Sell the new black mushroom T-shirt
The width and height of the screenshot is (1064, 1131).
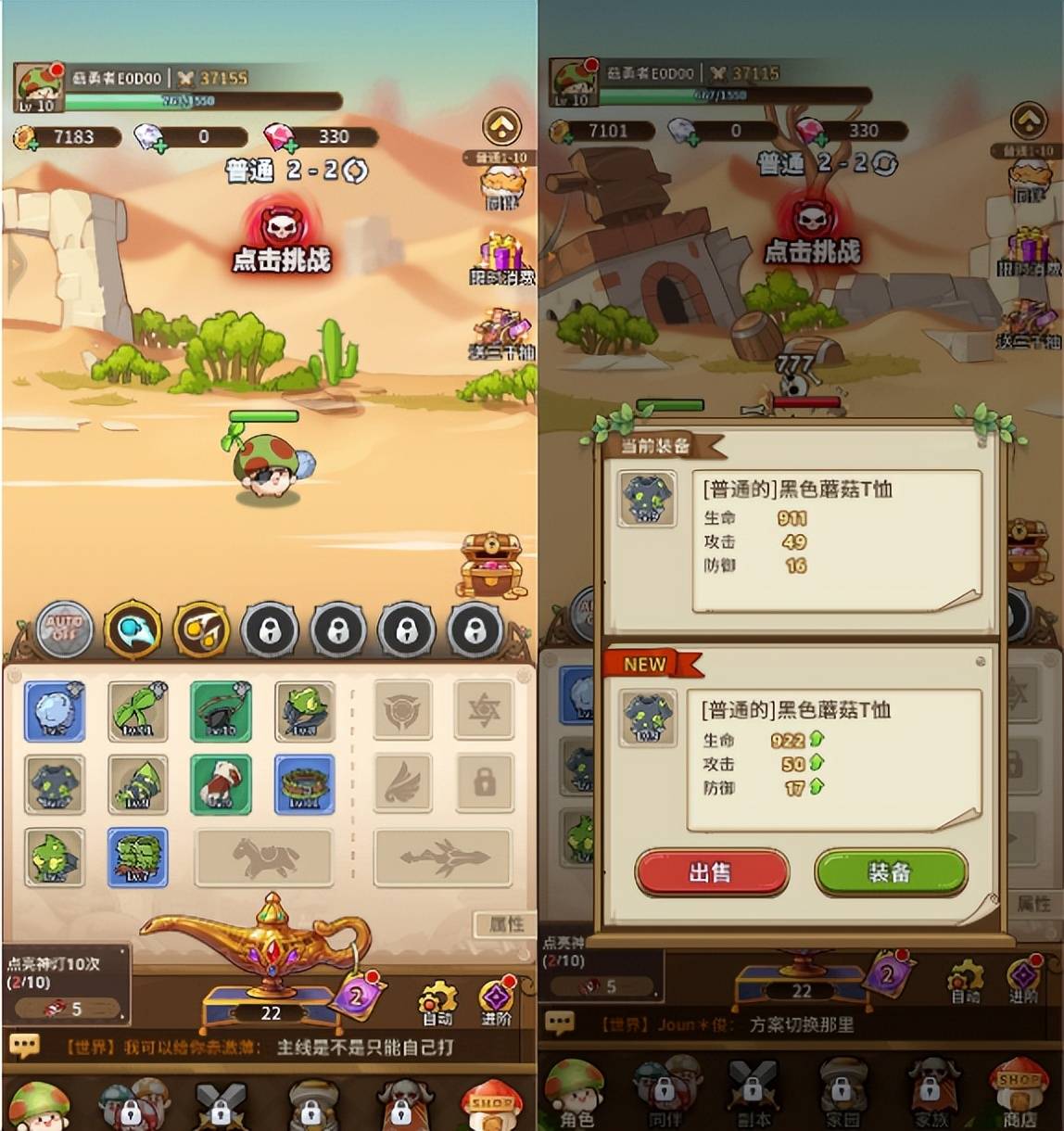pos(711,872)
